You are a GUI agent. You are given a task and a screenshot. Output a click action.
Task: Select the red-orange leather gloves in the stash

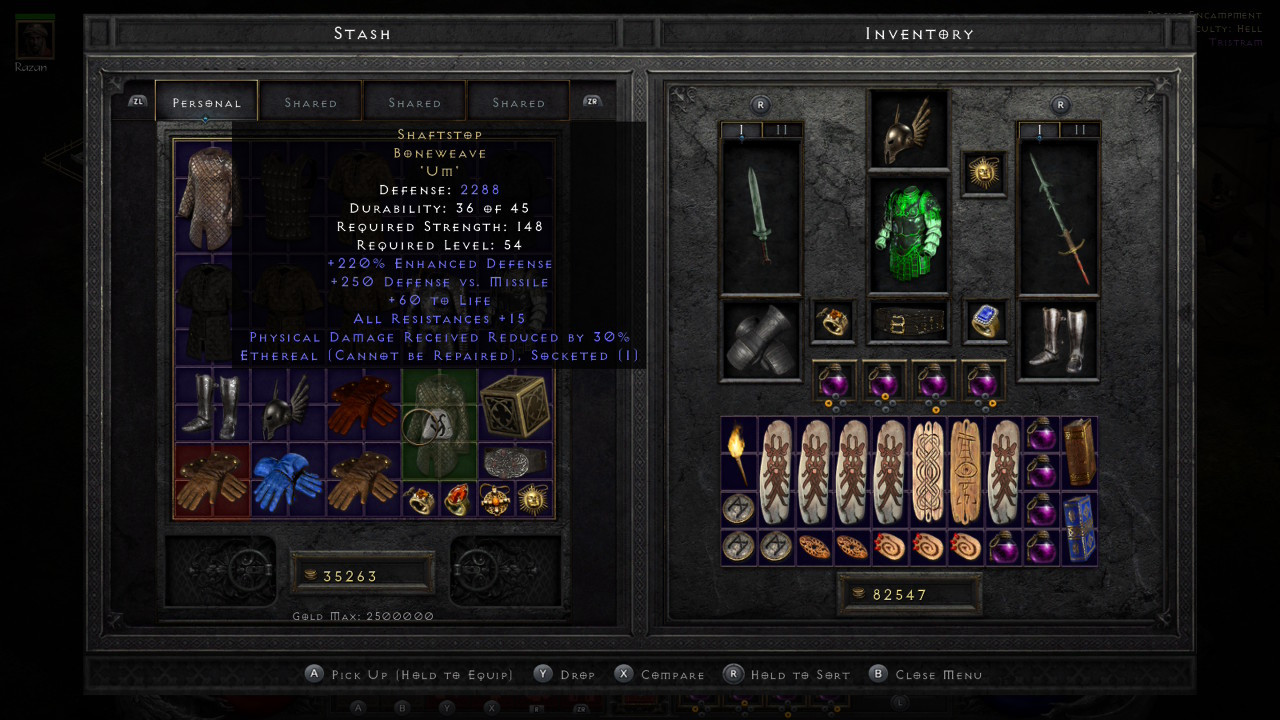tap(363, 406)
